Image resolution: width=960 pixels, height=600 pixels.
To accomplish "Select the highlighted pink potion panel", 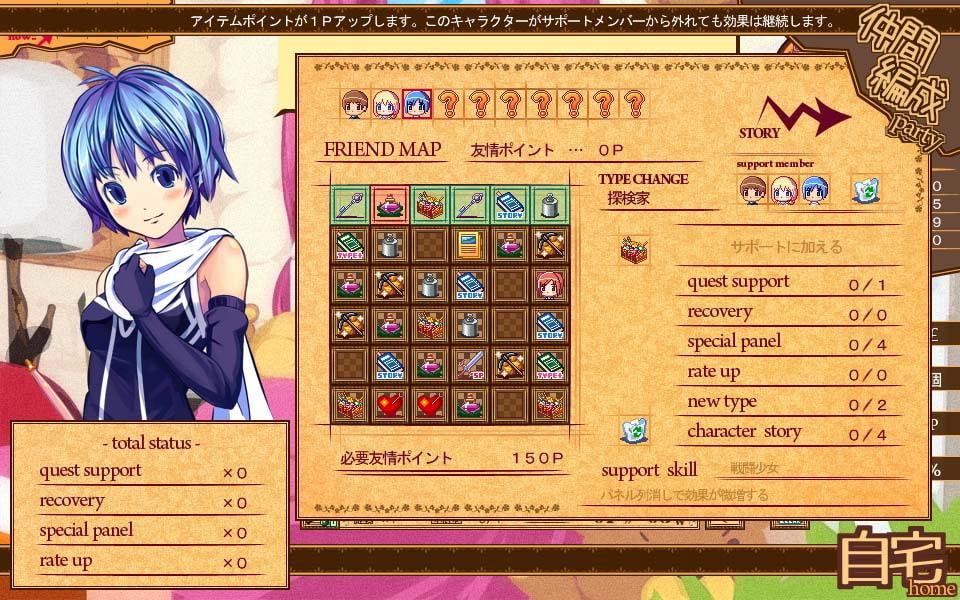I will [389, 205].
